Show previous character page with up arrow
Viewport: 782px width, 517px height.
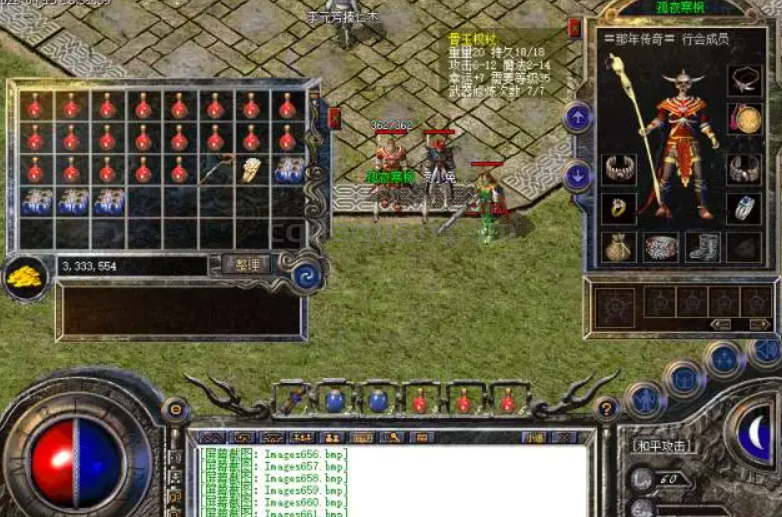pos(578,117)
